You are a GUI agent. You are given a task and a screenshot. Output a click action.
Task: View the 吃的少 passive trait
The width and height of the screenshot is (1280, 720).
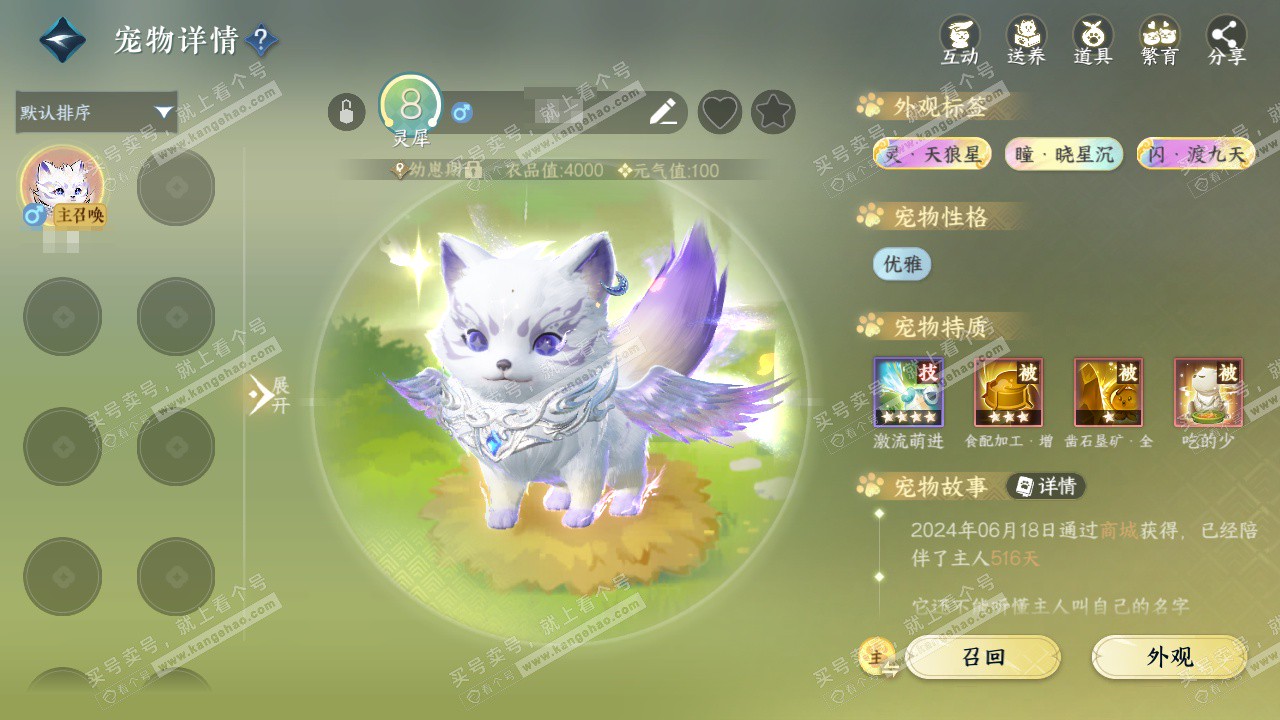[1208, 393]
